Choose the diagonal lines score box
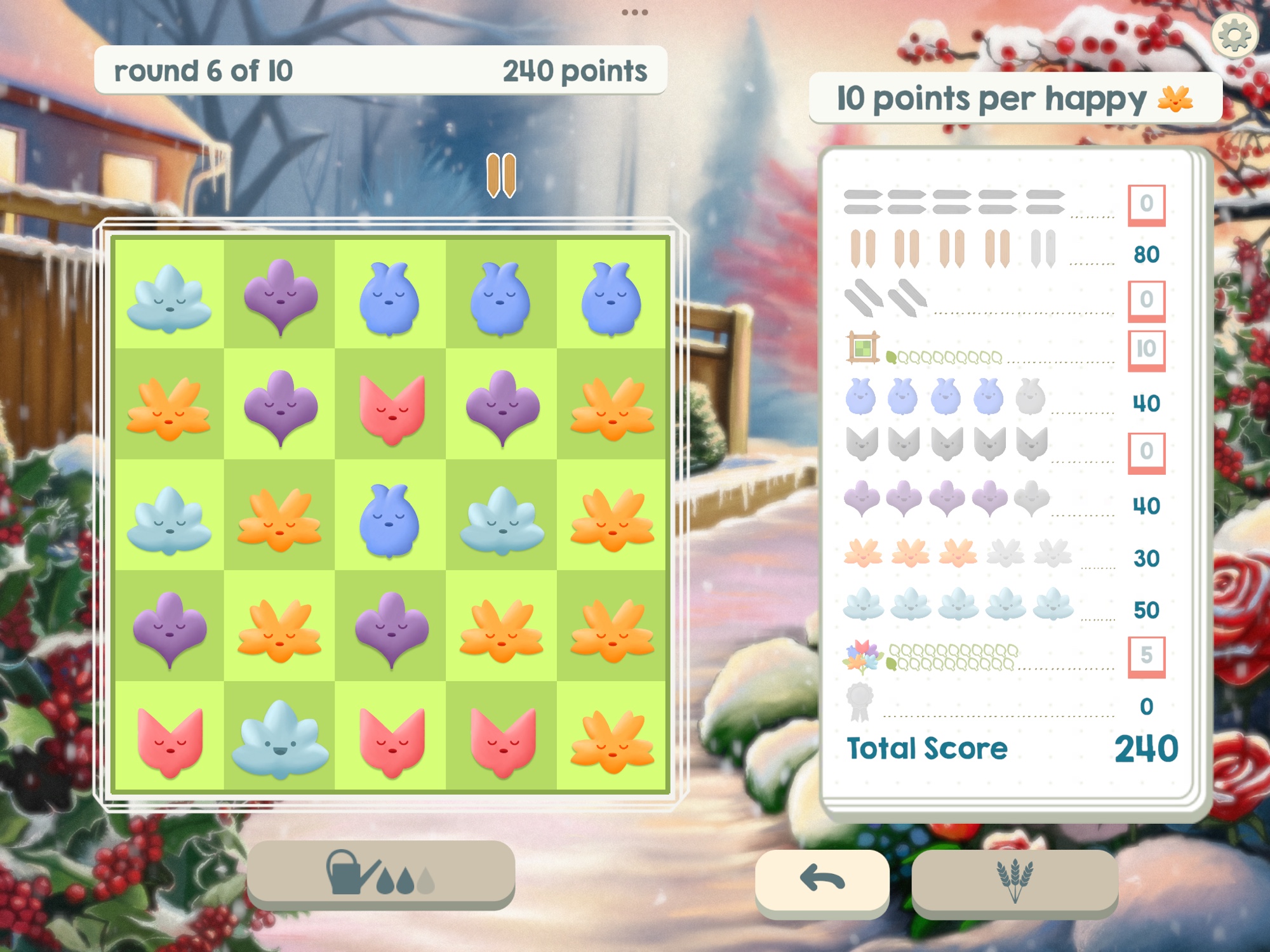 coord(1146,300)
